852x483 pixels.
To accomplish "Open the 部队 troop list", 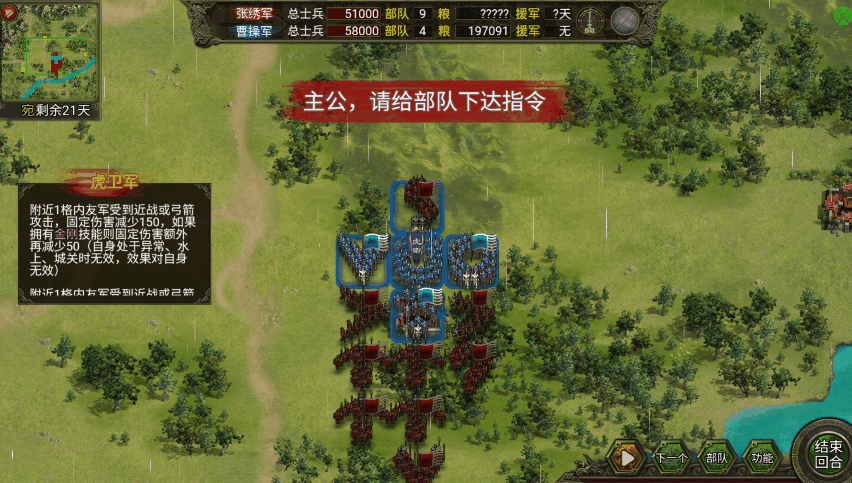I will pos(715,458).
